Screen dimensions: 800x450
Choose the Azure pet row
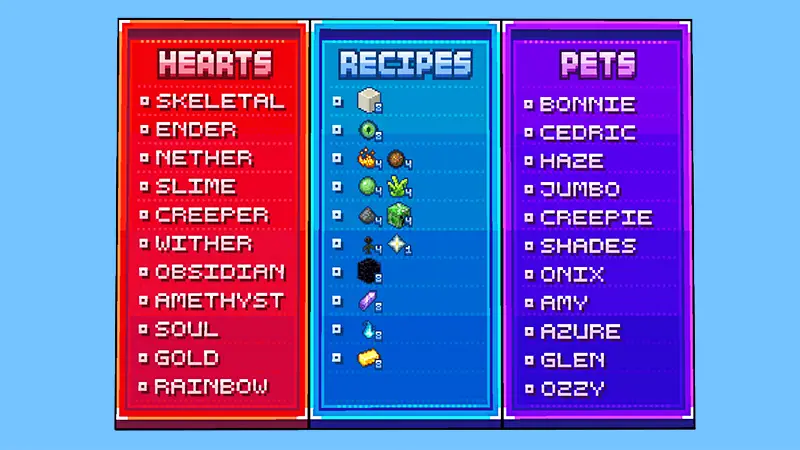click(580, 332)
